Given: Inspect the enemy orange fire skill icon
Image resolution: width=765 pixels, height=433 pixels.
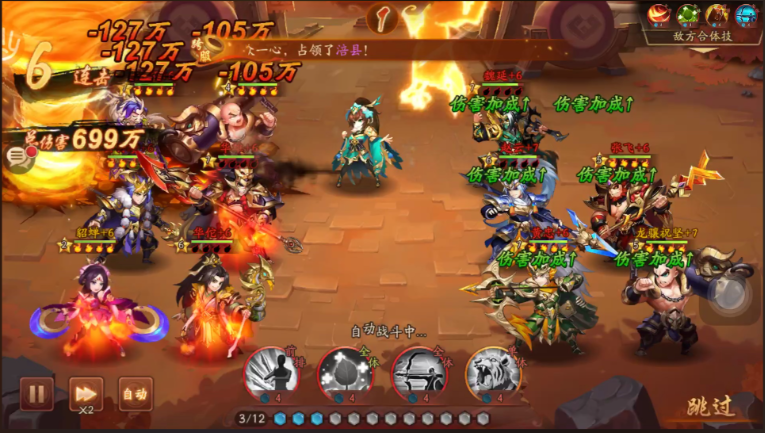Looking at the screenshot, I should pyautogui.click(x=717, y=14).
